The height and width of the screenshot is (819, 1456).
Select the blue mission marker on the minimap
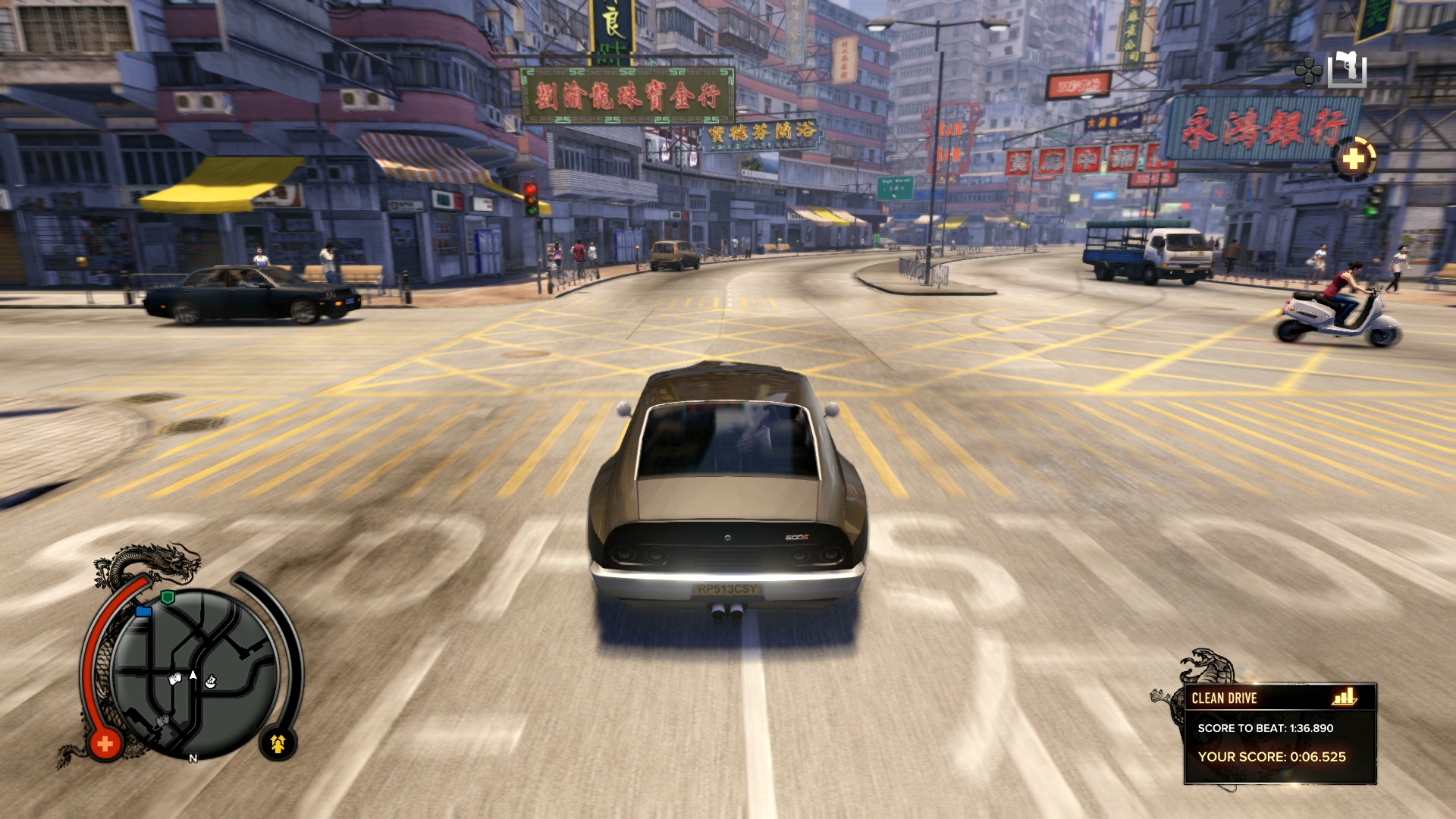point(144,611)
